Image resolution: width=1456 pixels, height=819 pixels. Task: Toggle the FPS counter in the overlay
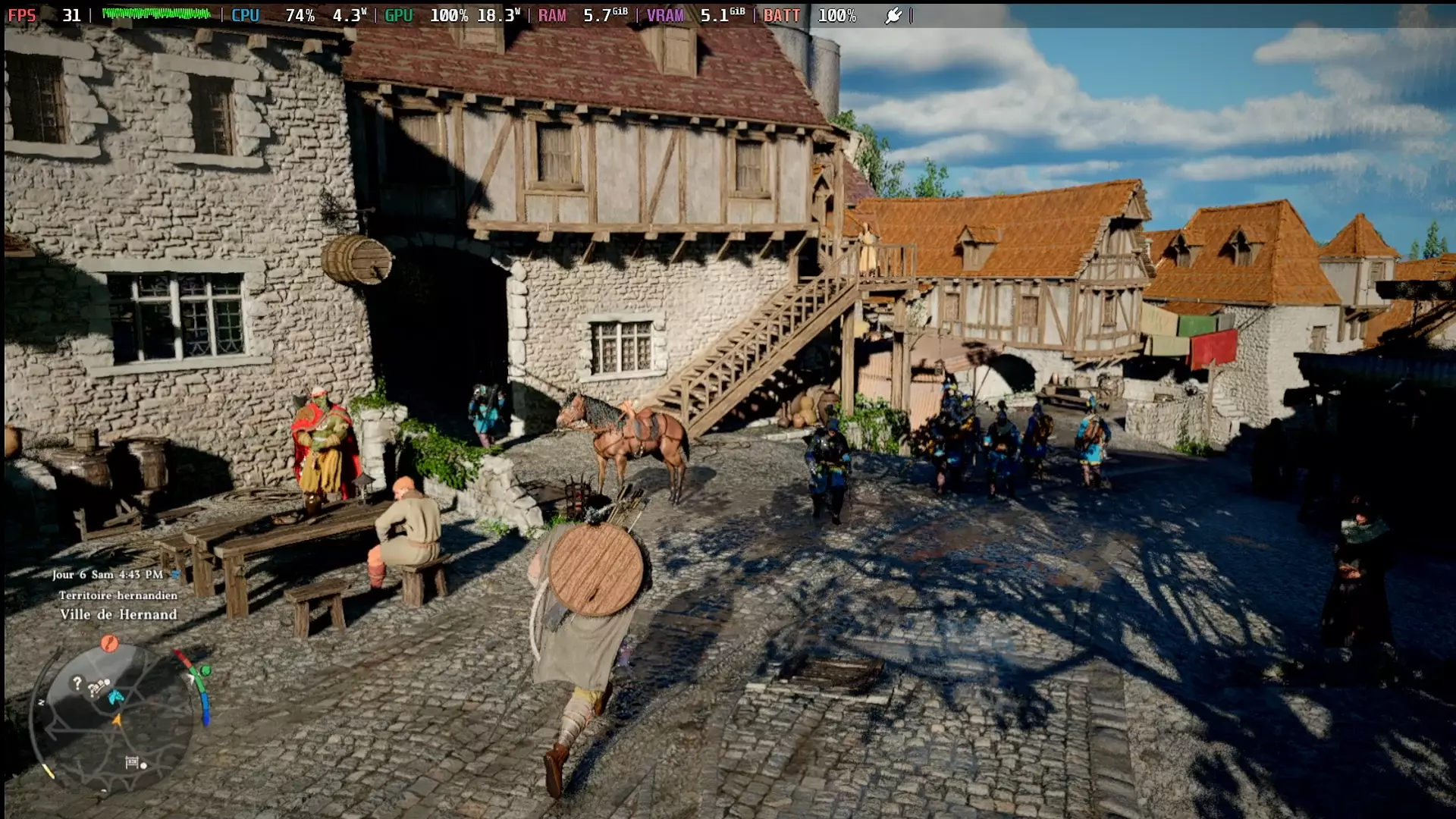tap(23, 14)
